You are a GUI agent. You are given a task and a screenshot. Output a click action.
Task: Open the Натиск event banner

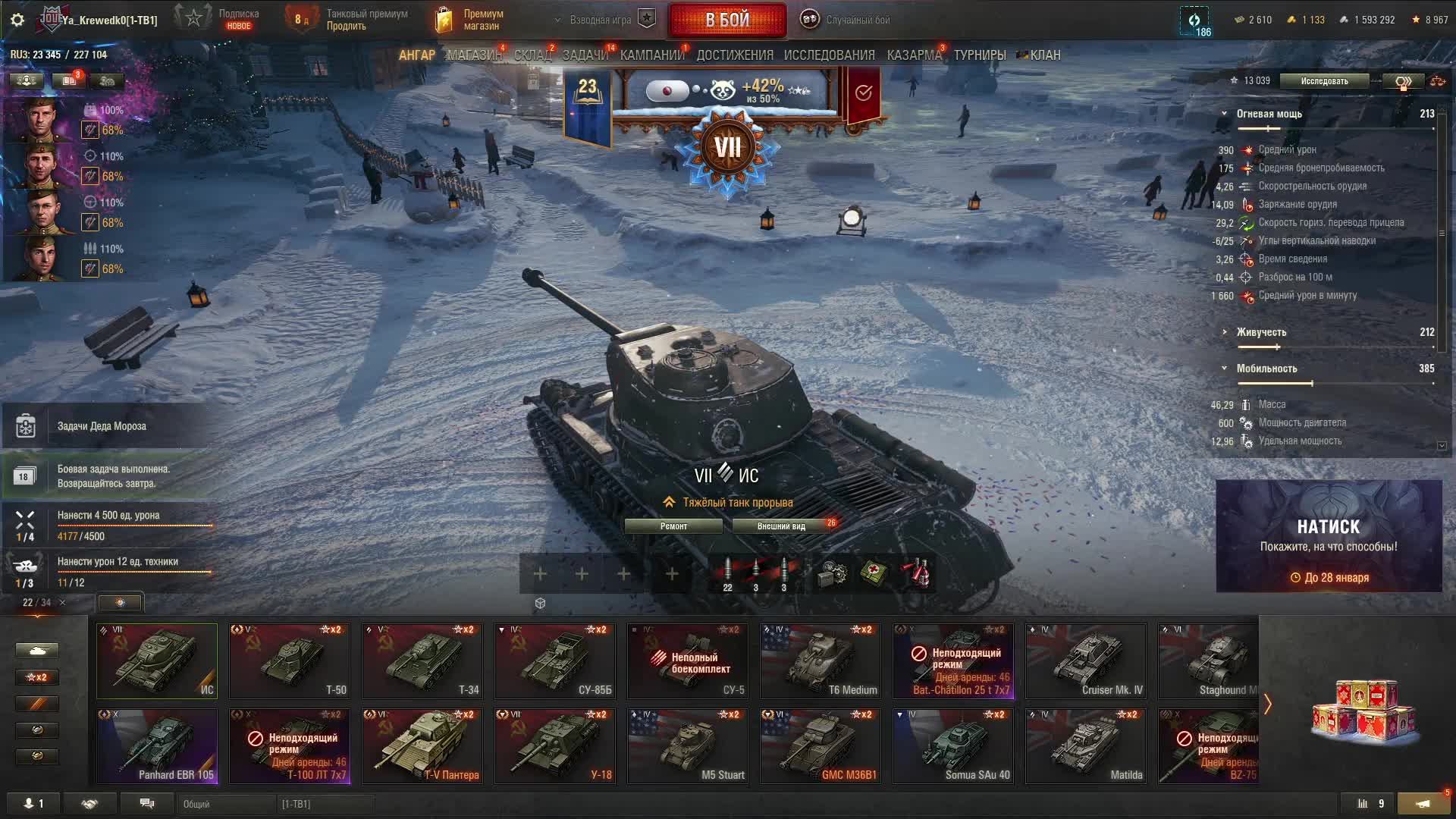pos(1329,536)
